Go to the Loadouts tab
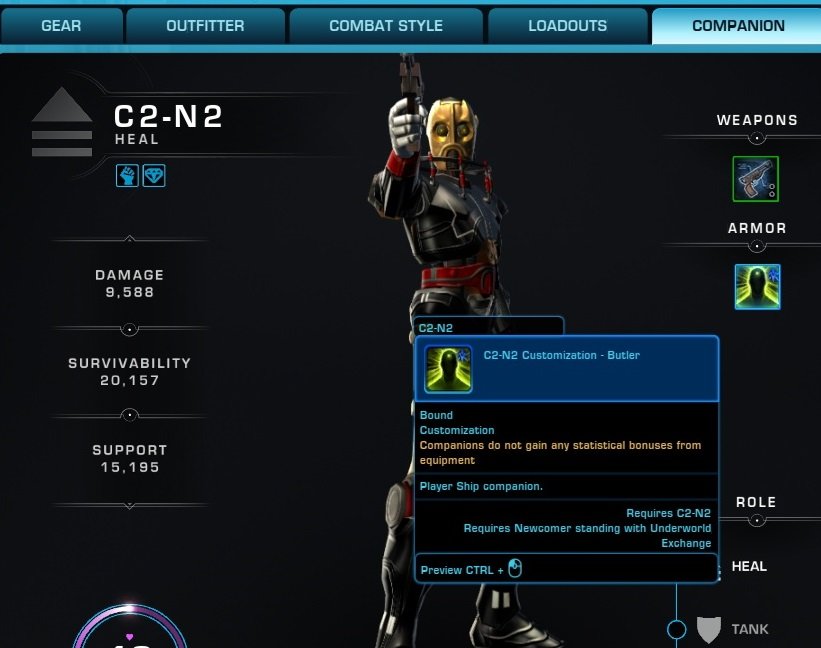 [x=567, y=26]
